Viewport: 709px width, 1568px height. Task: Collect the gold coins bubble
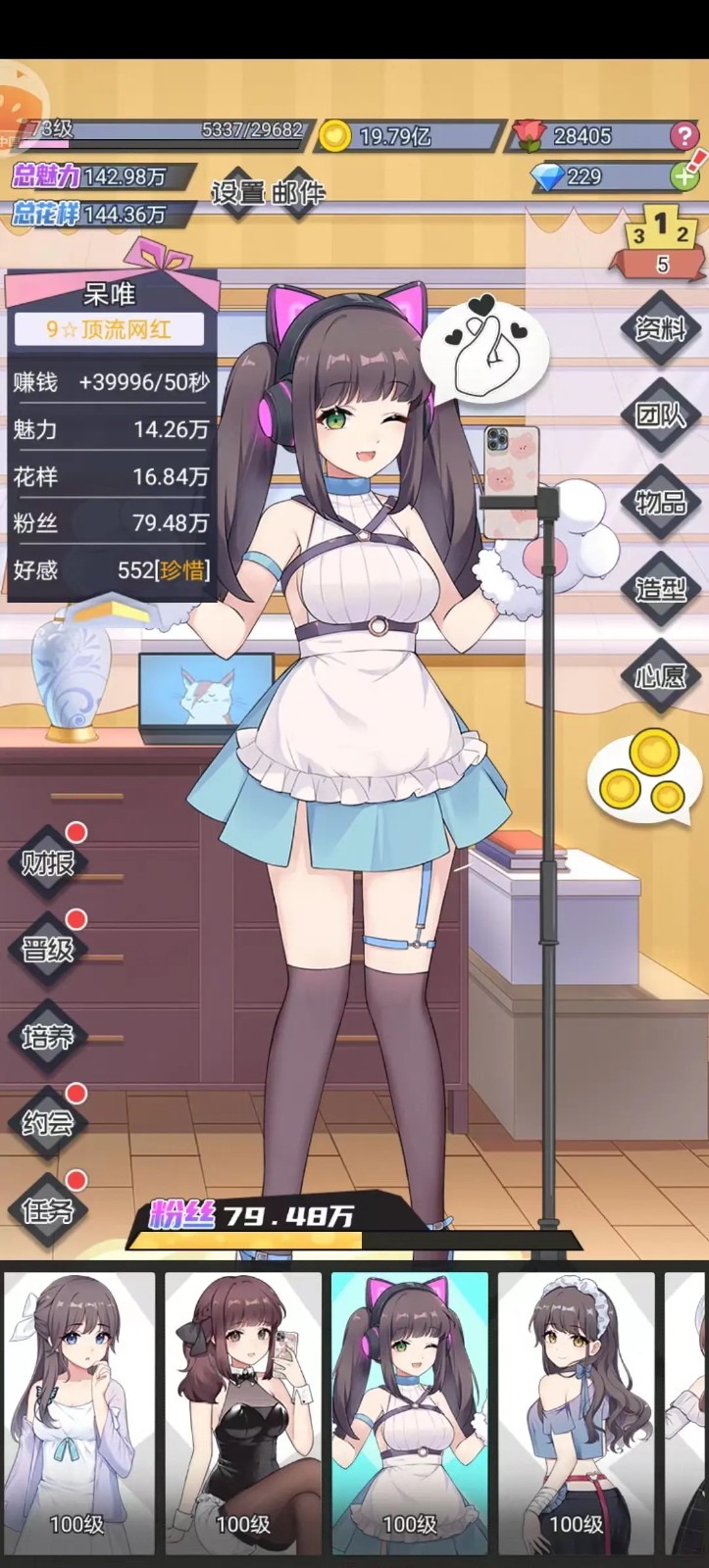click(x=642, y=776)
